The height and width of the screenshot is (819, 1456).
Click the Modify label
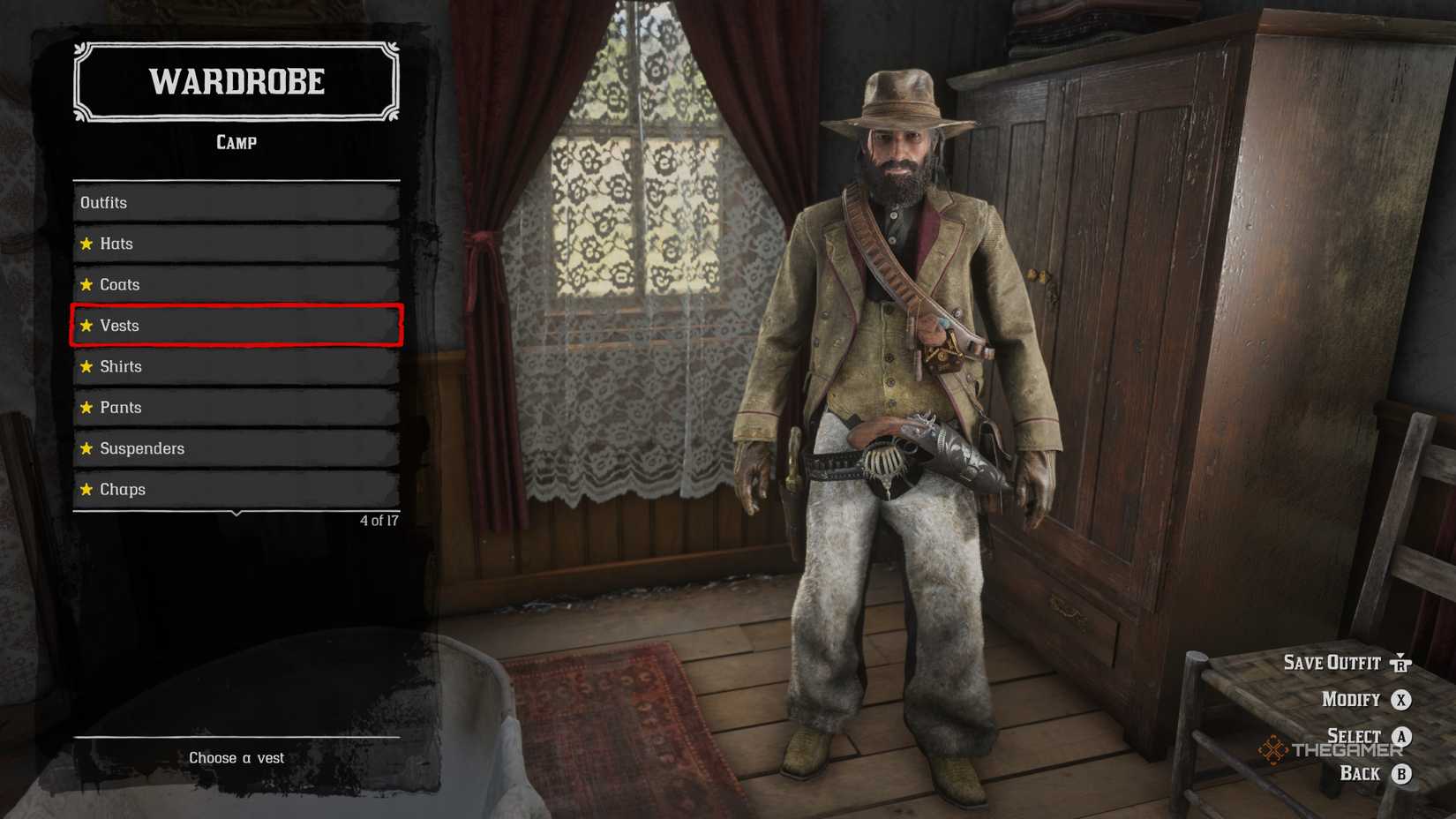[x=1348, y=699]
